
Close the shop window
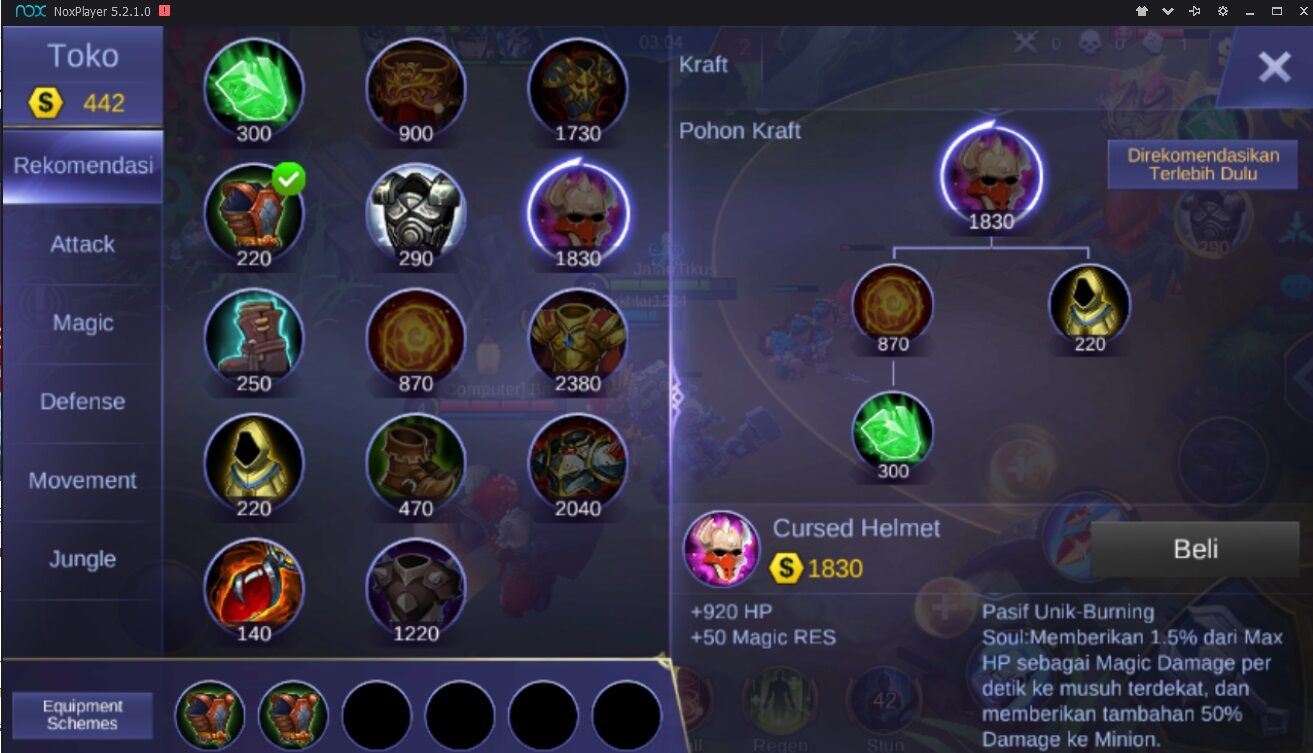(1274, 67)
